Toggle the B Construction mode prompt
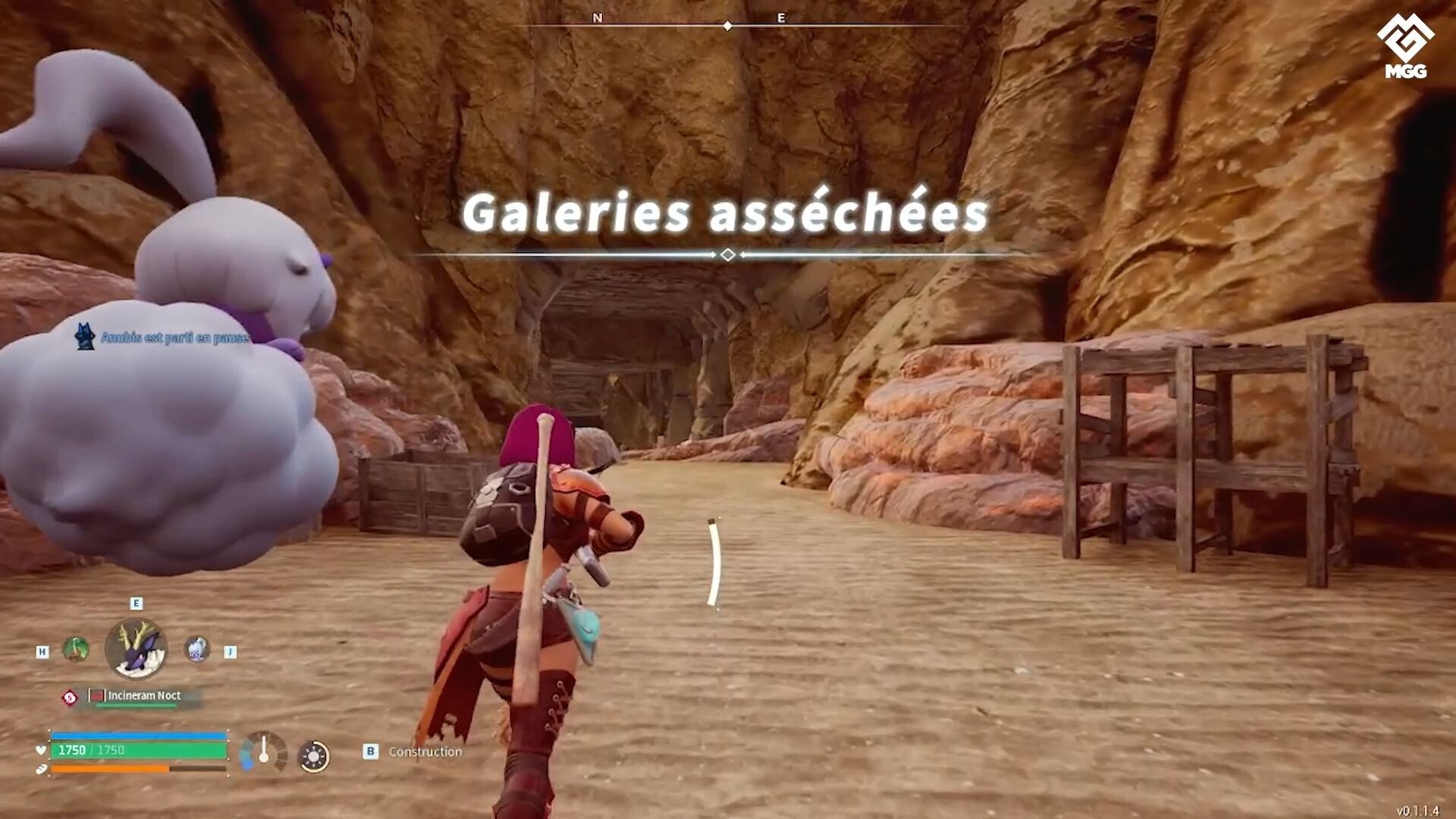This screenshot has height=819, width=1456. (369, 752)
